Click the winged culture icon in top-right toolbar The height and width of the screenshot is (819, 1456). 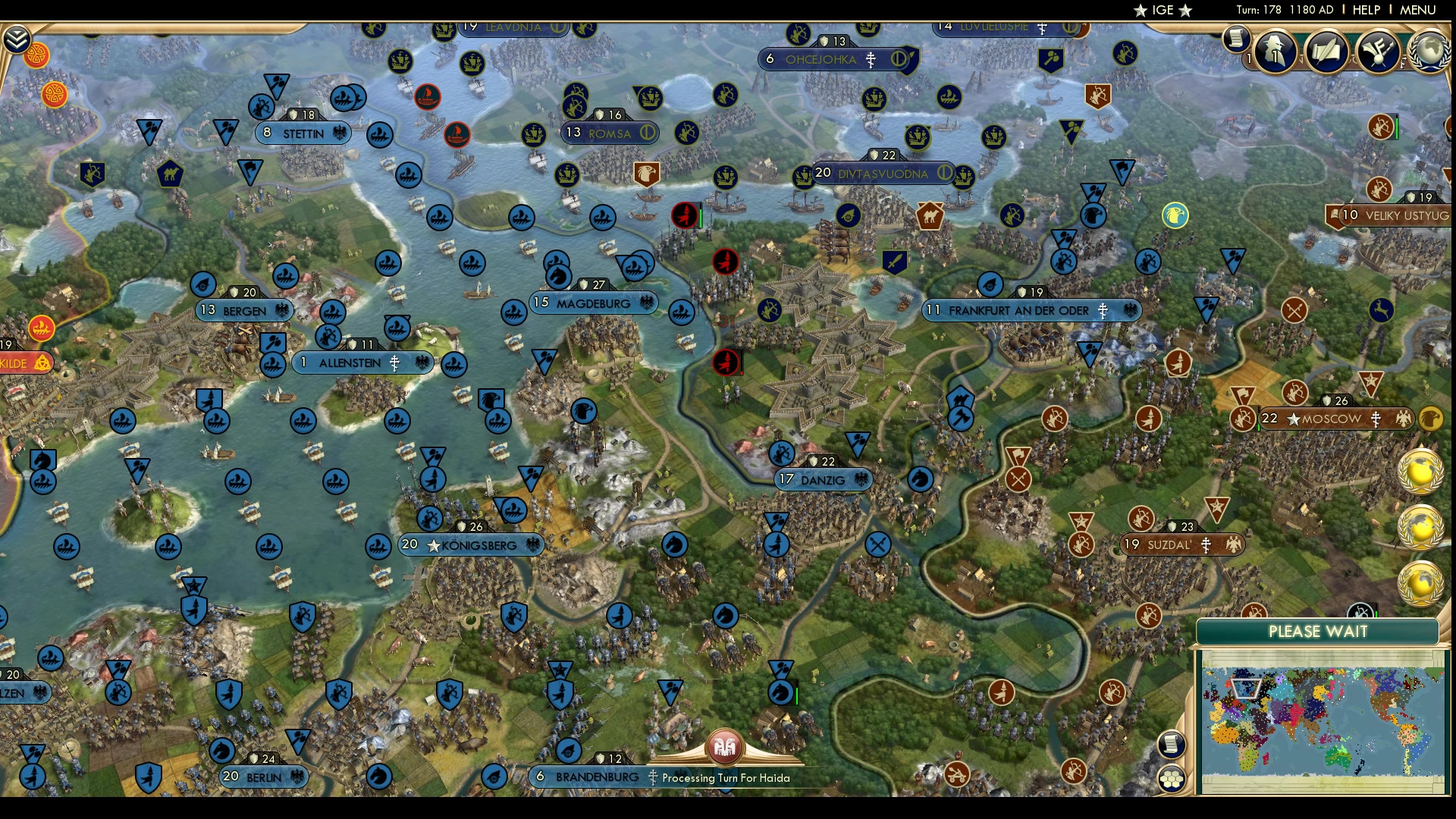[1378, 52]
